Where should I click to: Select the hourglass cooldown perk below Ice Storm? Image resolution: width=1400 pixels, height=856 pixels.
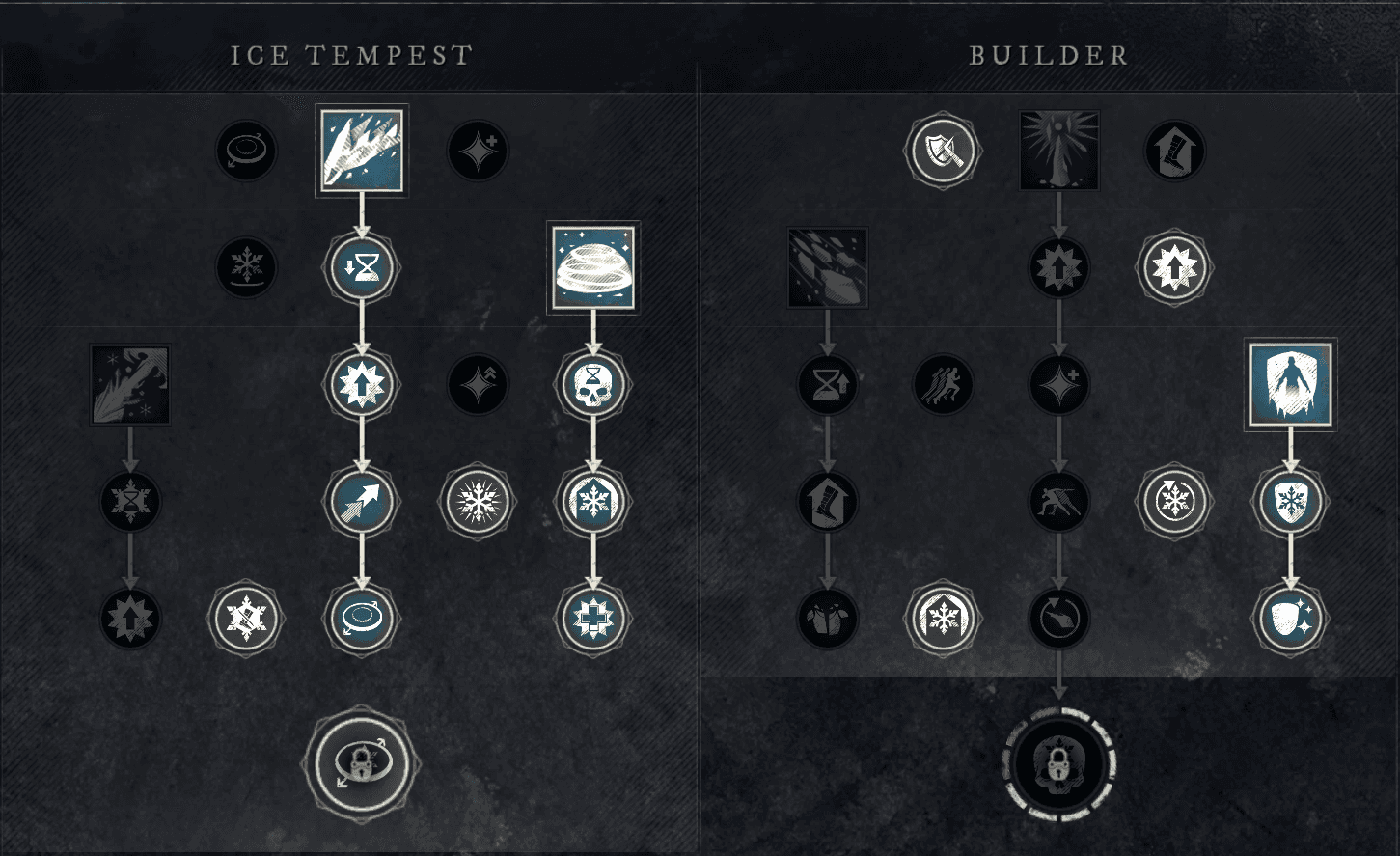coord(361,267)
